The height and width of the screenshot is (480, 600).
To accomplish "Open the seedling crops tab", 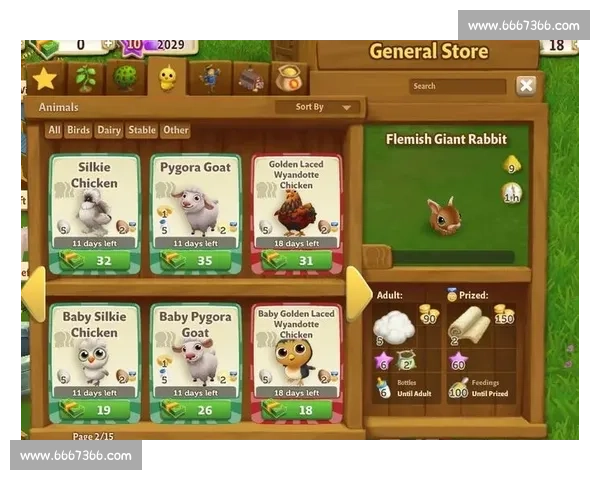I will click(86, 78).
